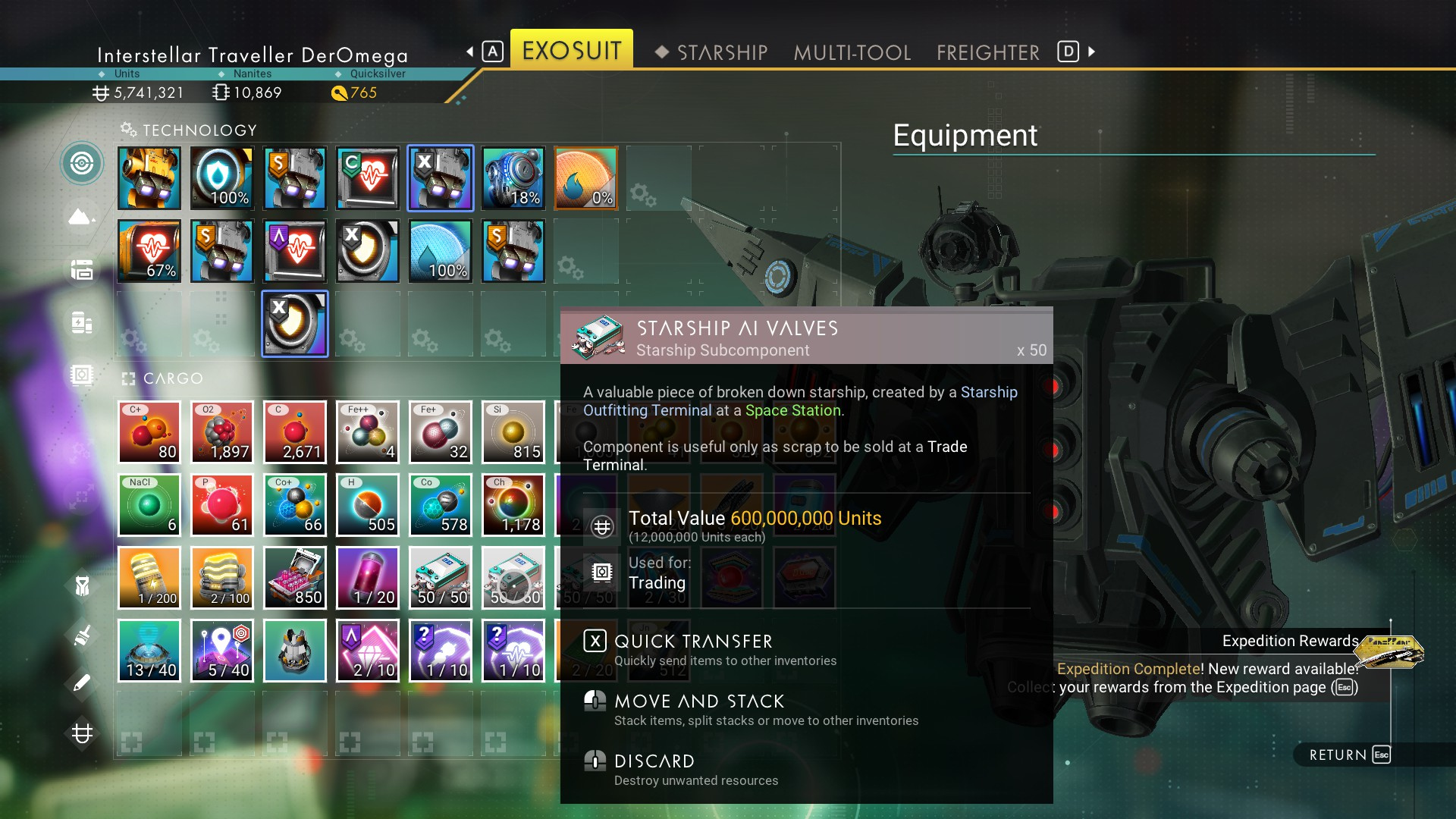The height and width of the screenshot is (819, 1456).
Task: Select the Cobalt stack of 578
Action: click(441, 505)
